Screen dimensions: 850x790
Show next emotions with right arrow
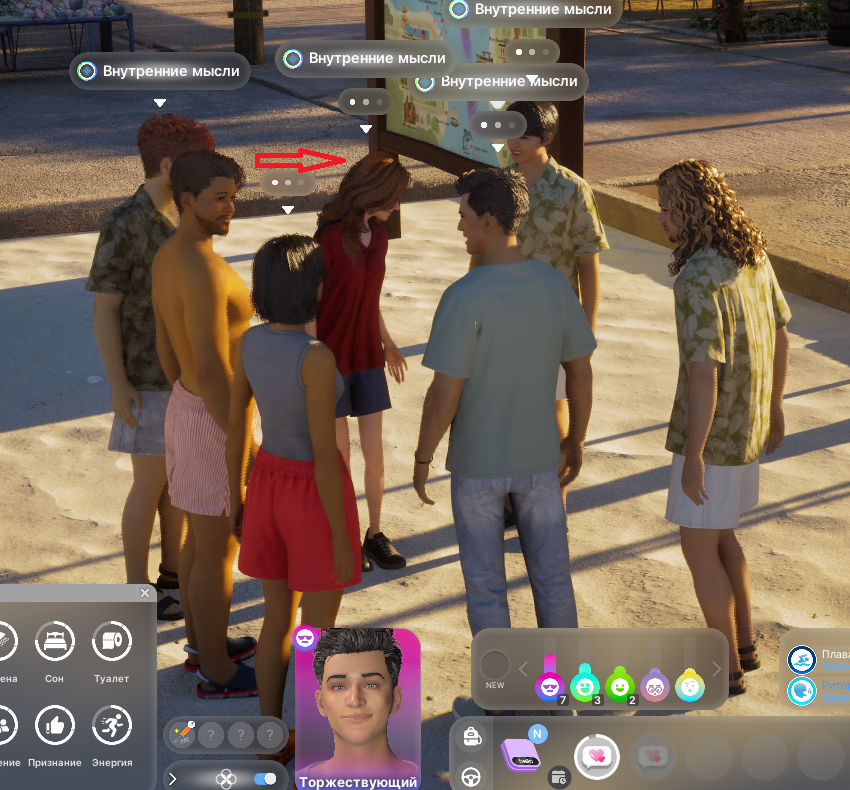pos(716,668)
